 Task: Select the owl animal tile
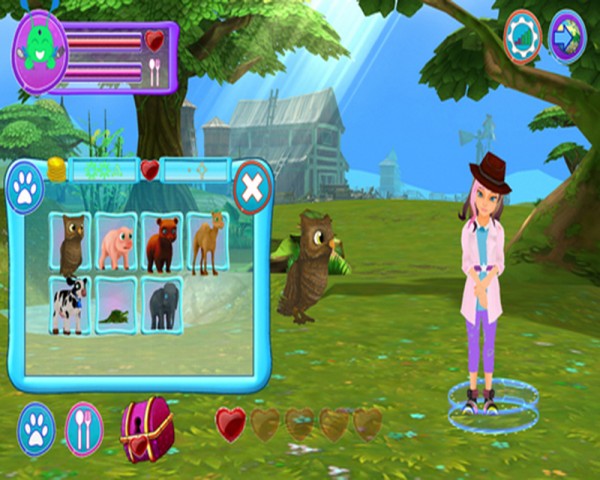click(x=71, y=243)
